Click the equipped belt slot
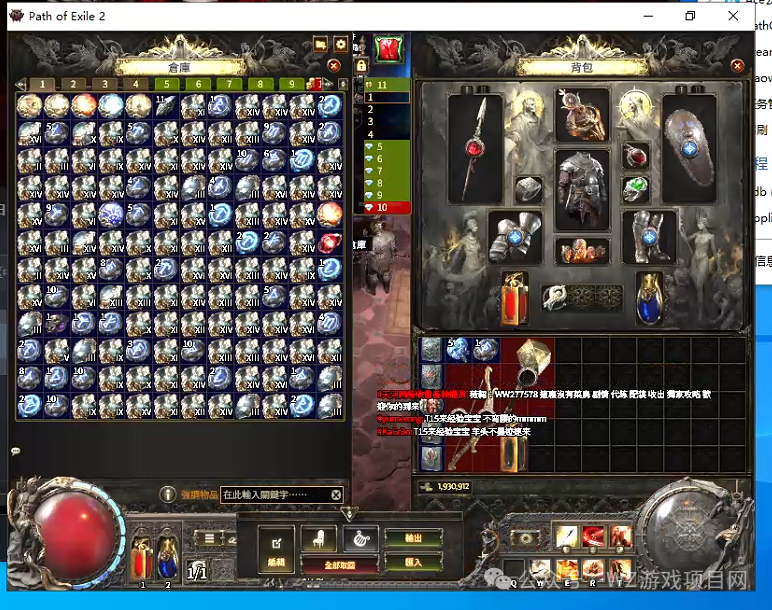The height and width of the screenshot is (610, 772). point(582,252)
